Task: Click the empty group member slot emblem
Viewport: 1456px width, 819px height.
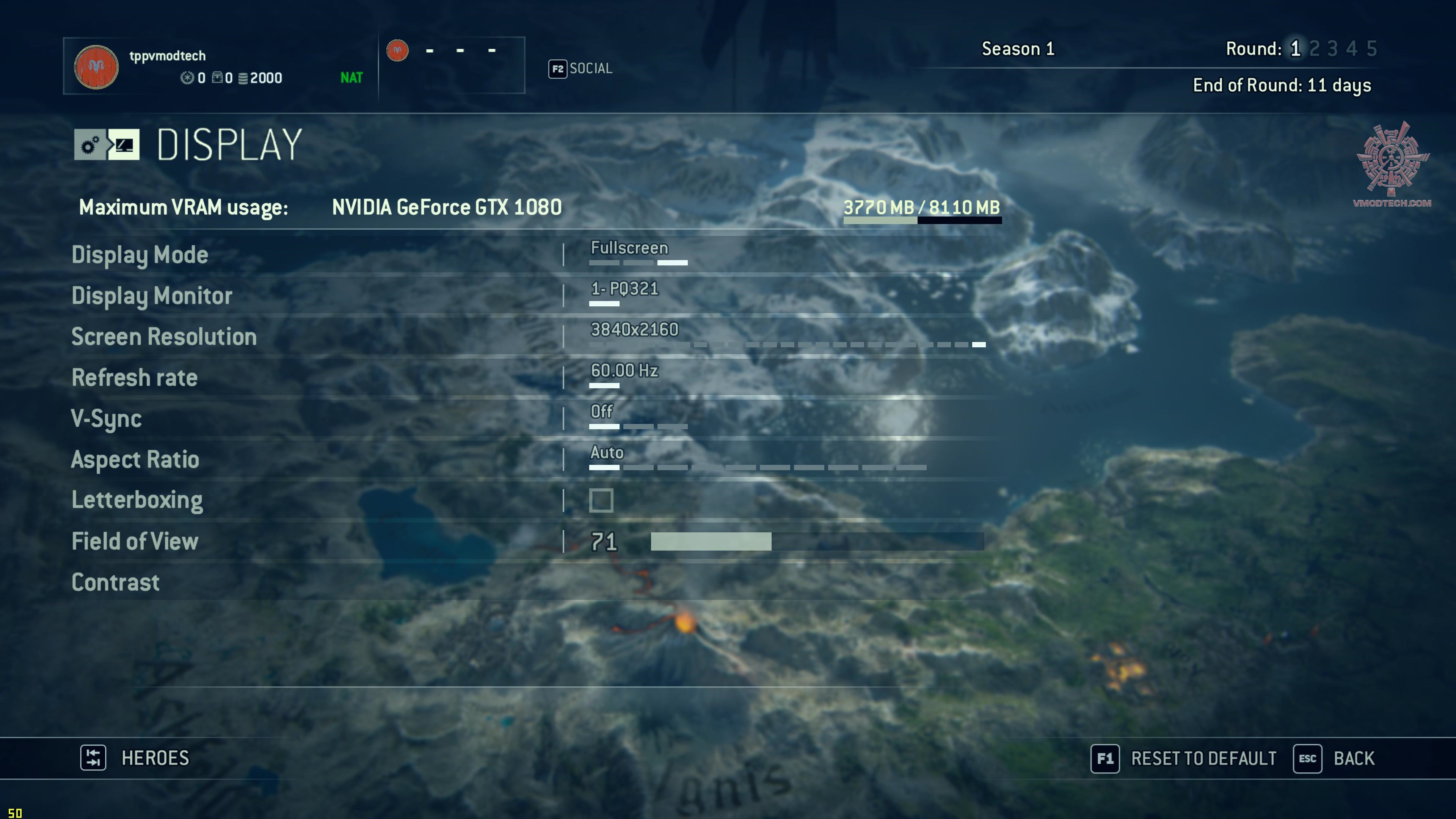Action: [x=397, y=50]
